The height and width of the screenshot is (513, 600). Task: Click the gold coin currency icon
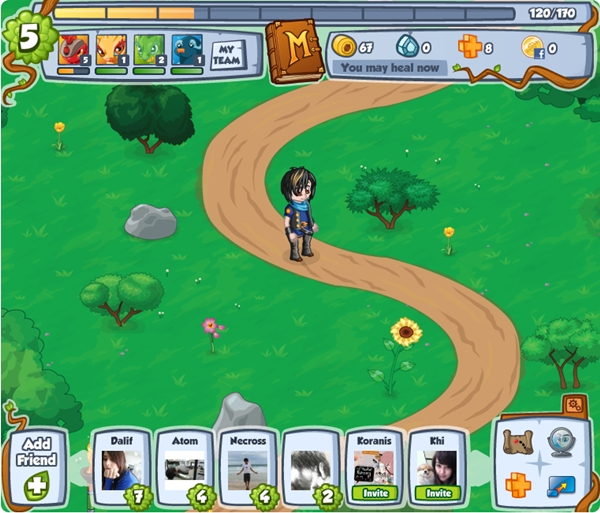(x=344, y=46)
